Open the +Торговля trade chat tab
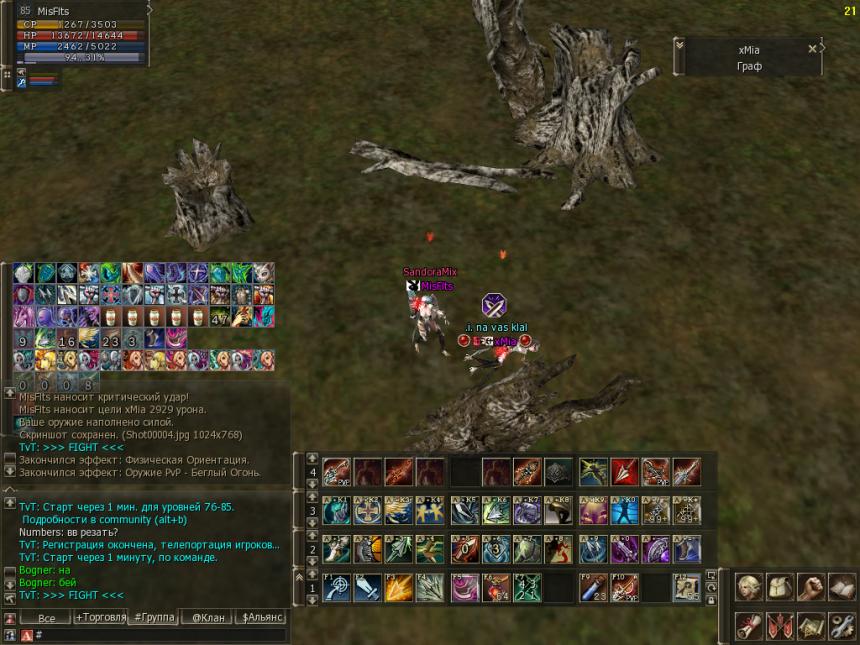860x645 pixels. tap(101, 618)
